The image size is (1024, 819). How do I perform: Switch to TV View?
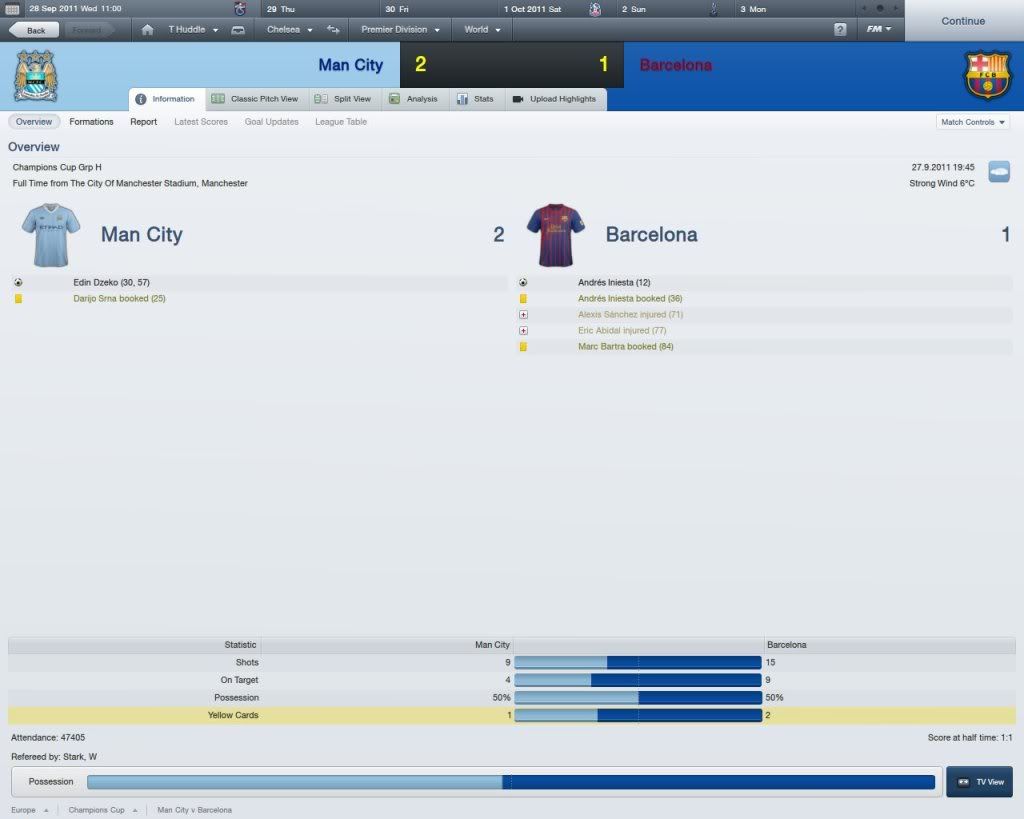(x=980, y=782)
